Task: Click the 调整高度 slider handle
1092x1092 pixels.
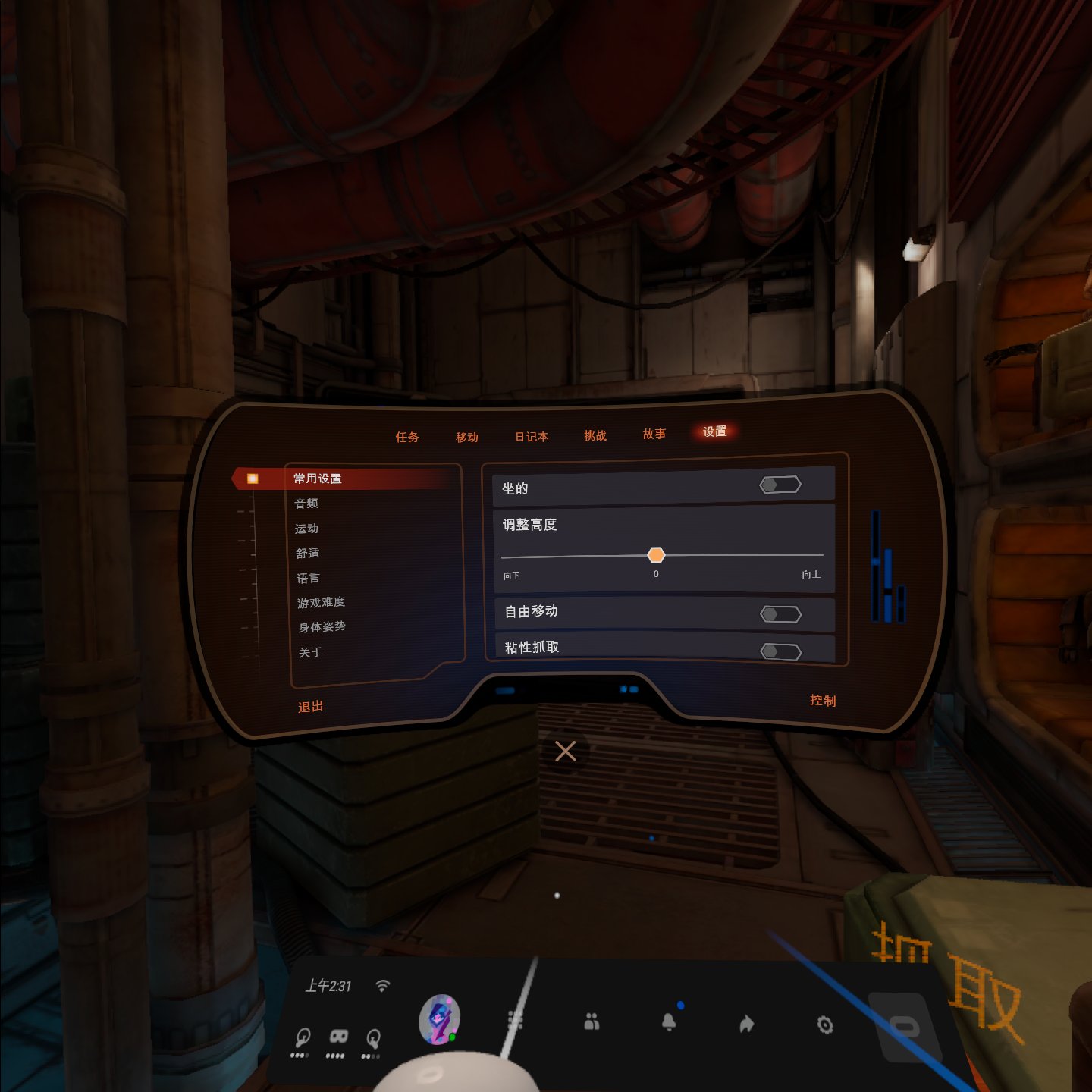Action: (656, 555)
